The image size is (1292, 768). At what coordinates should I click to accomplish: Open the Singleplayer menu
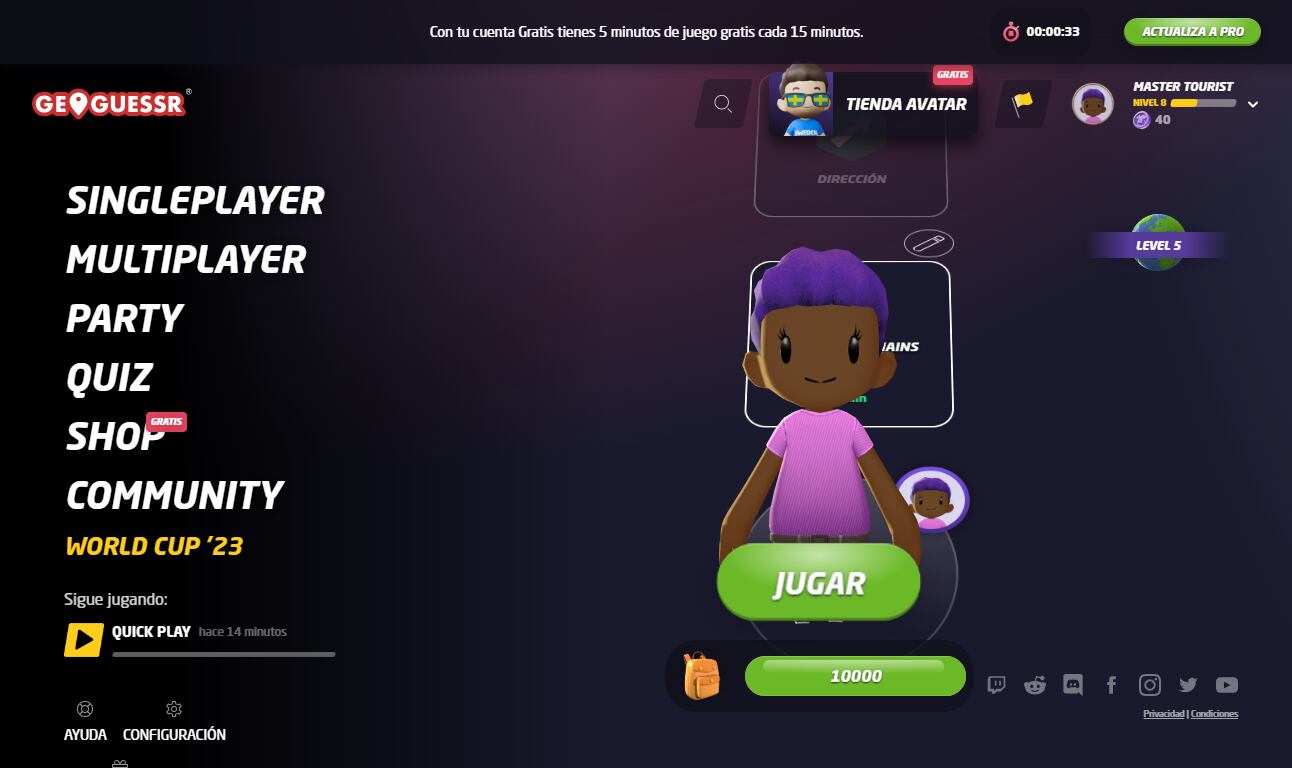coord(195,201)
